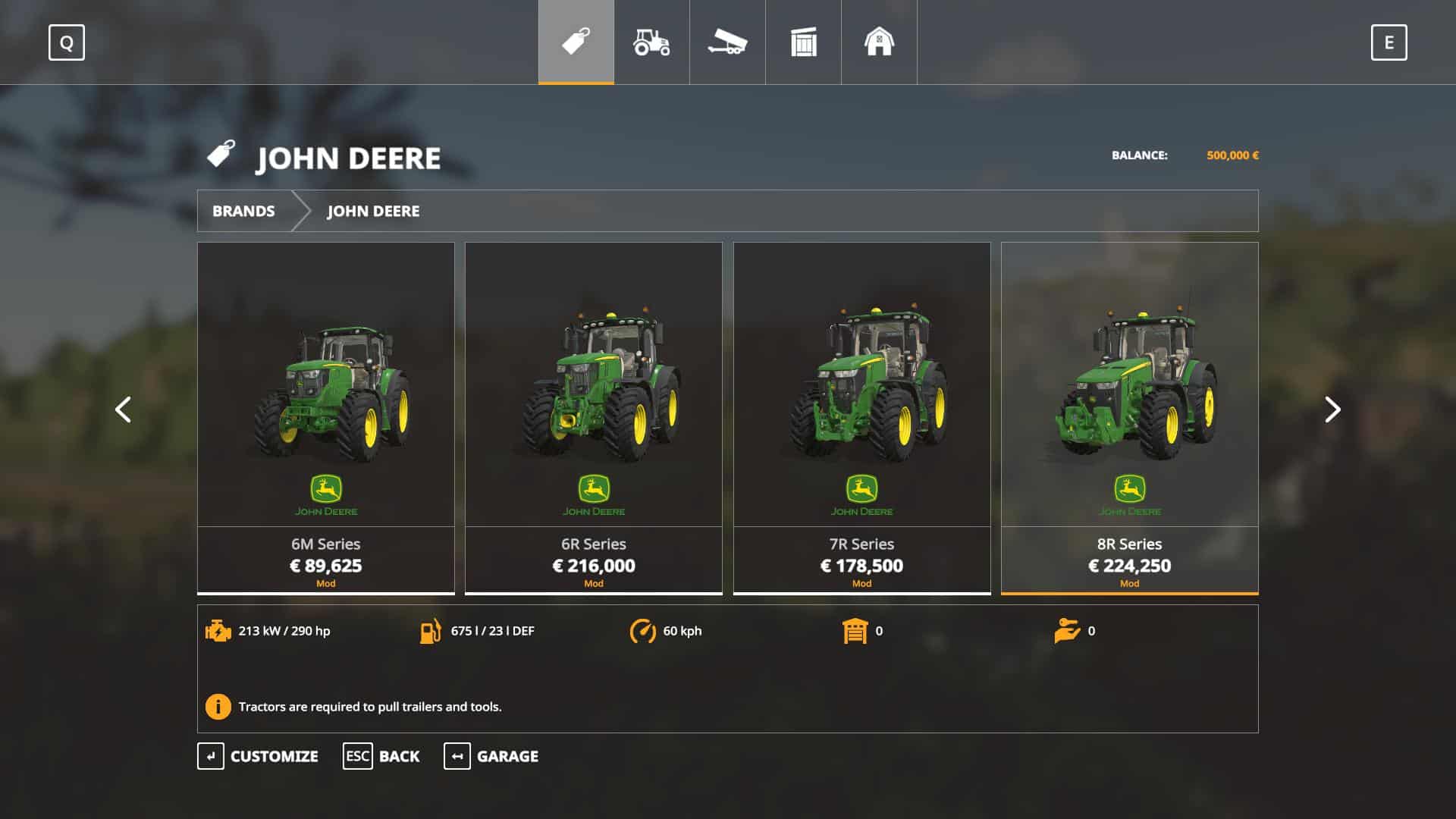Switch to the trailer tools tab
The height and width of the screenshot is (819, 1456).
(x=727, y=42)
